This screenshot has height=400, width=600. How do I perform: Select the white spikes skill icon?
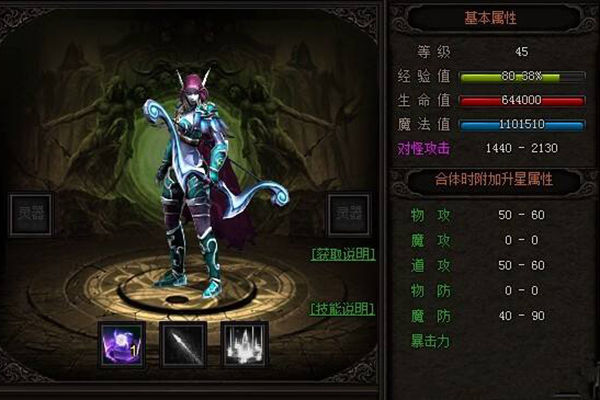(245, 345)
